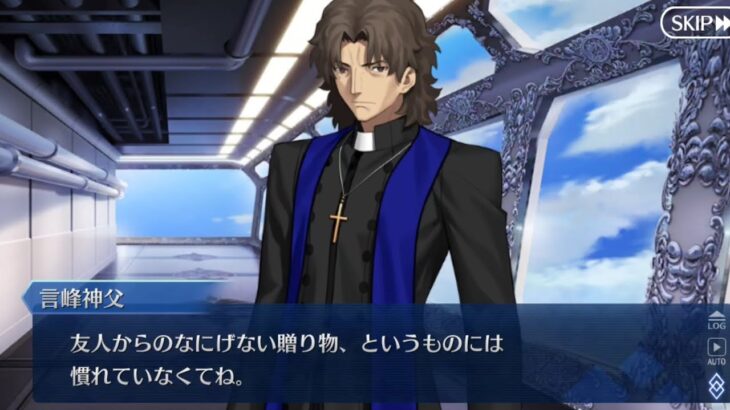
Task: Toggle AUTO dialogue playback
Action: coord(716,352)
